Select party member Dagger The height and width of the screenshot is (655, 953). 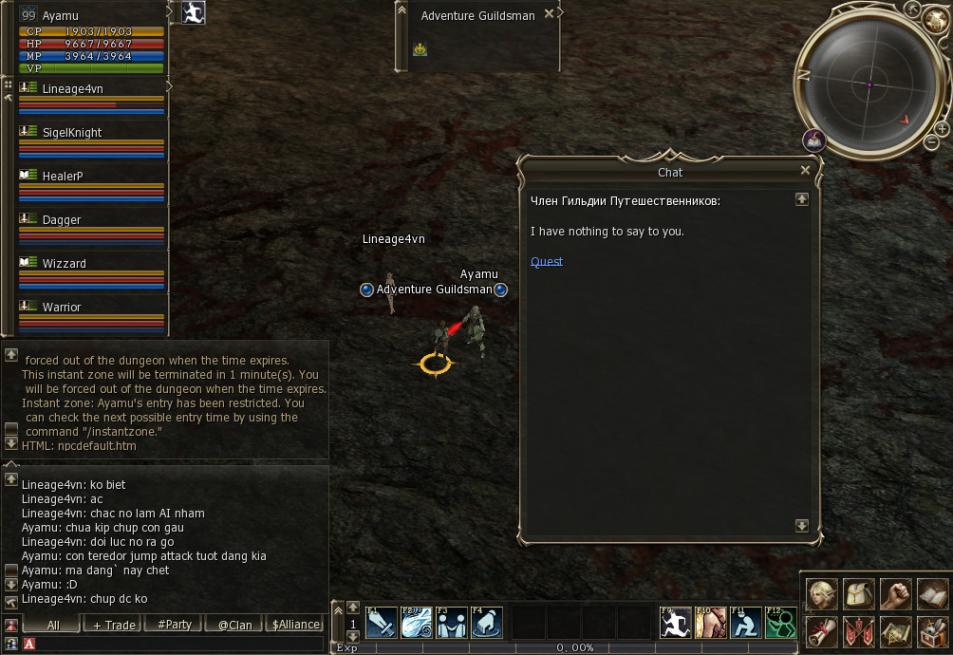coord(61,220)
